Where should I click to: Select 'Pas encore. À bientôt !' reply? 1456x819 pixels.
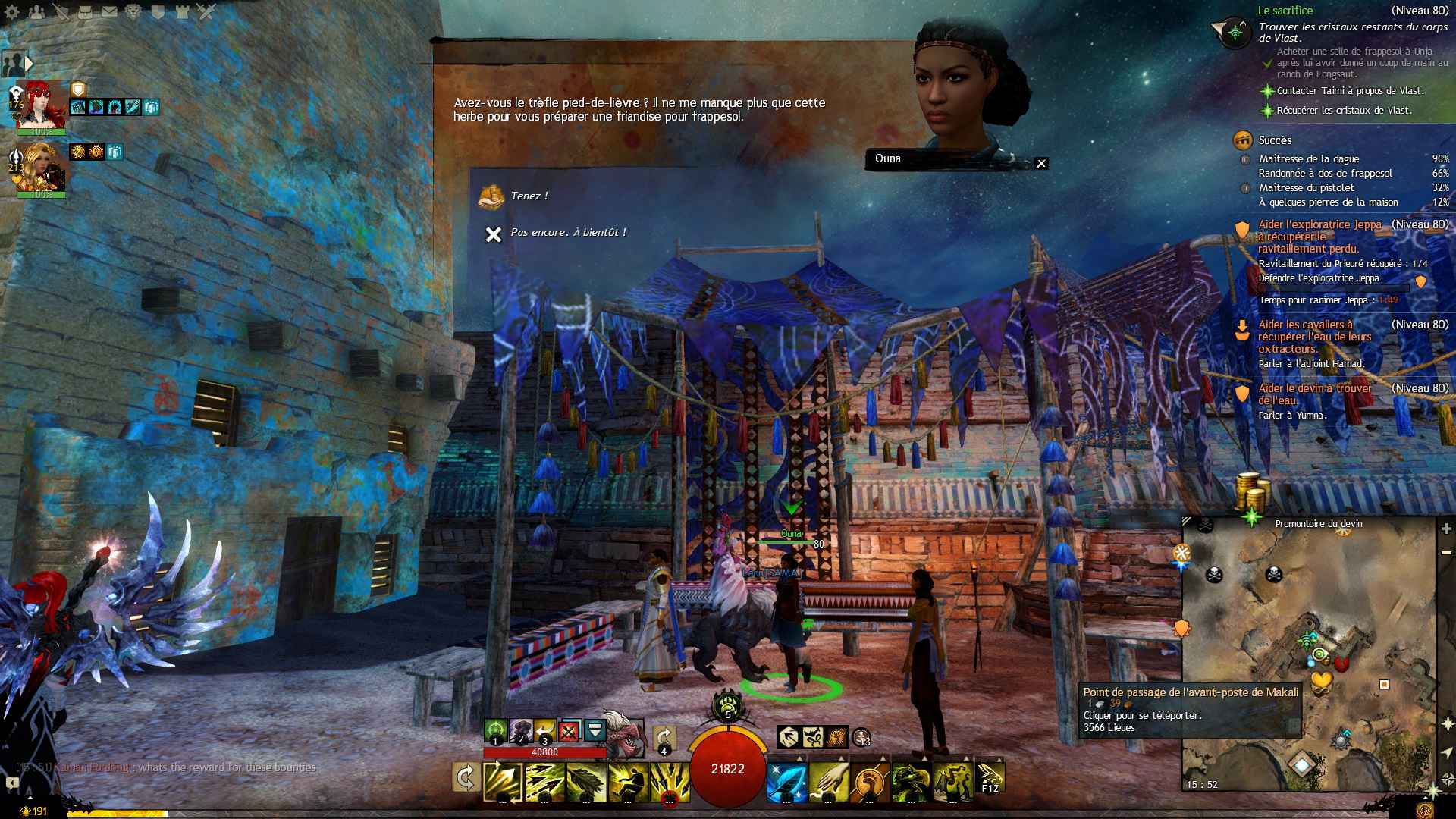[567, 233]
